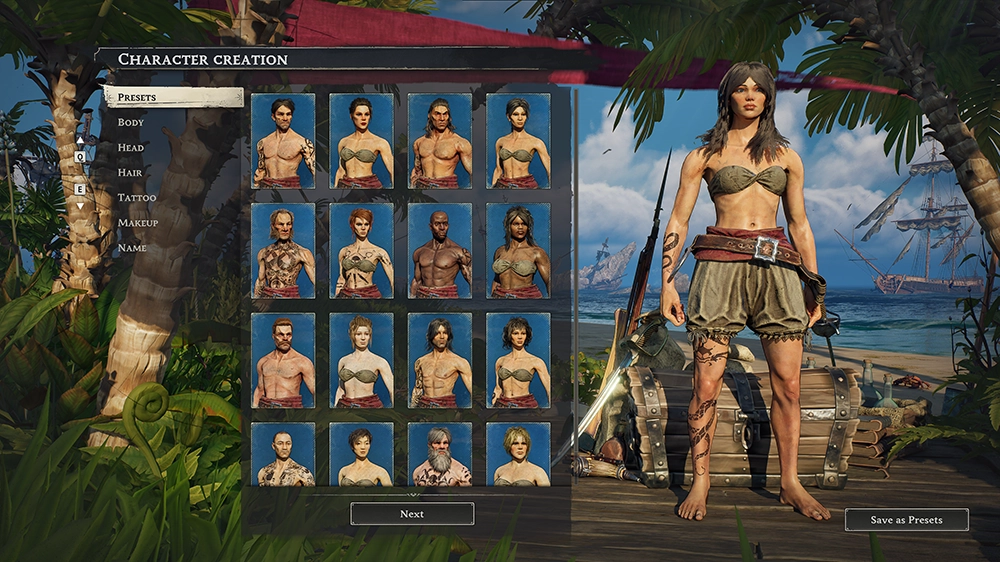Select the Presets category

pos(172,97)
